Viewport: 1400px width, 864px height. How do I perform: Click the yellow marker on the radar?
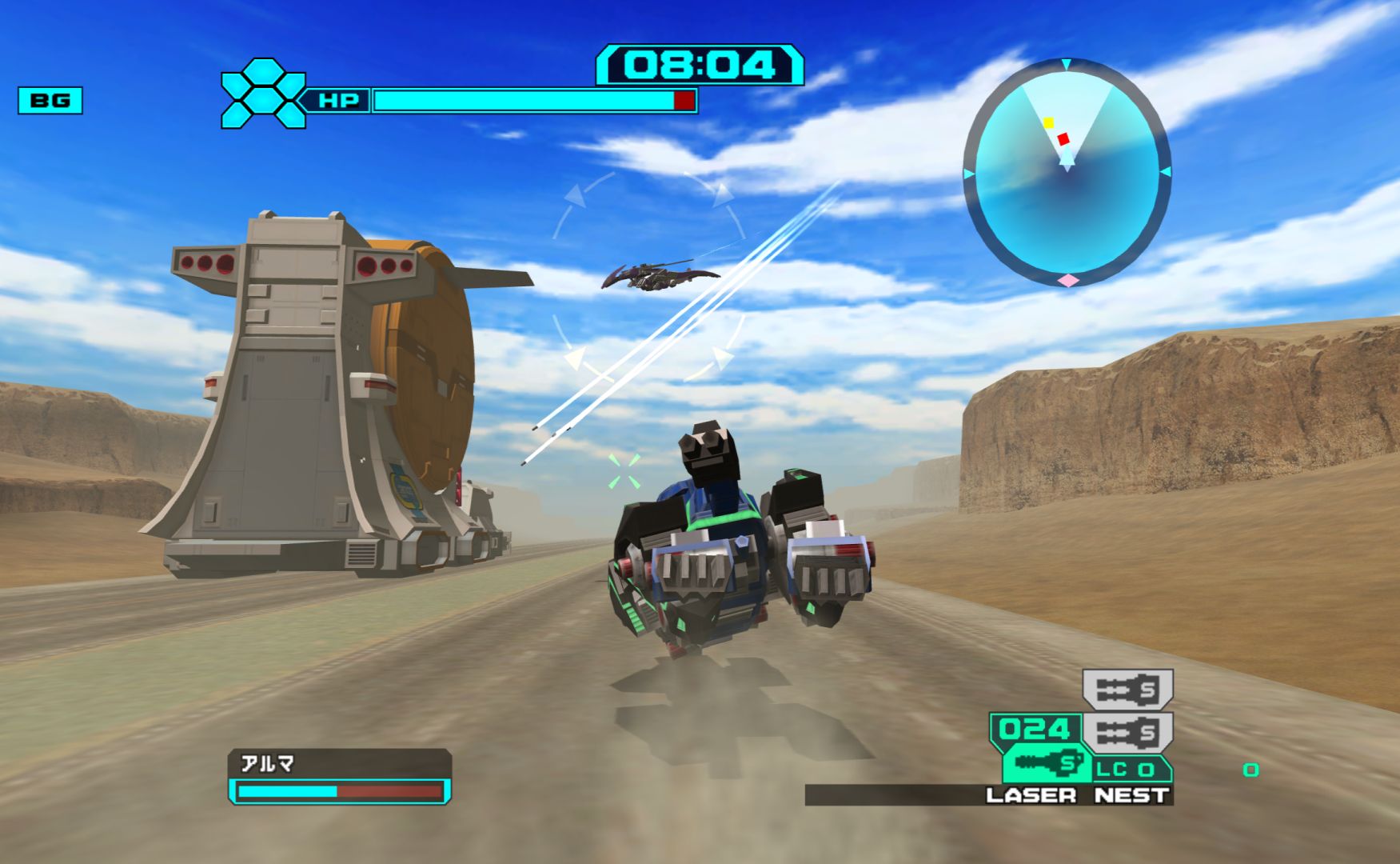[x=1048, y=122]
